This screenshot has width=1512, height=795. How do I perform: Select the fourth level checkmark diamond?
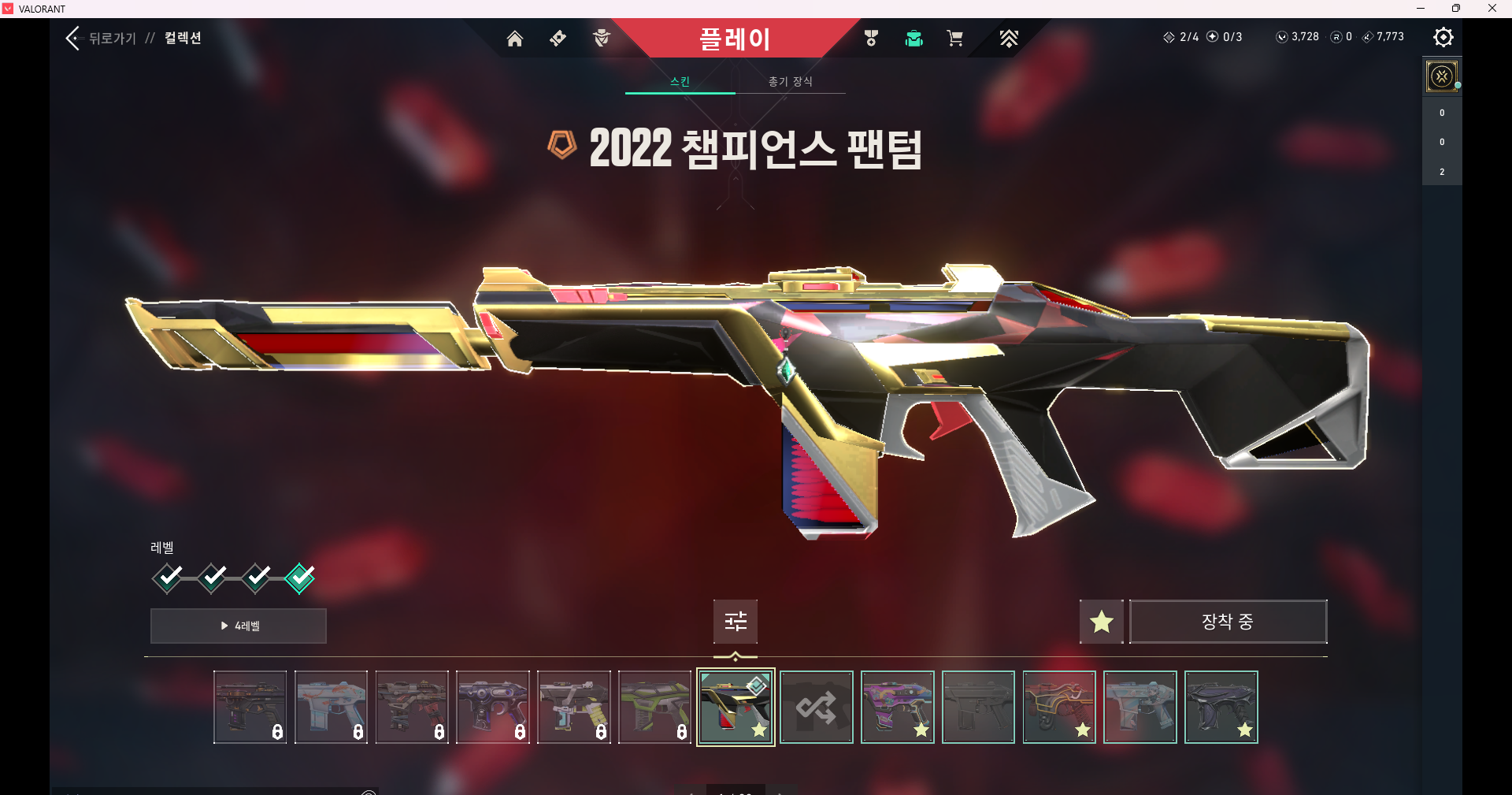299,578
